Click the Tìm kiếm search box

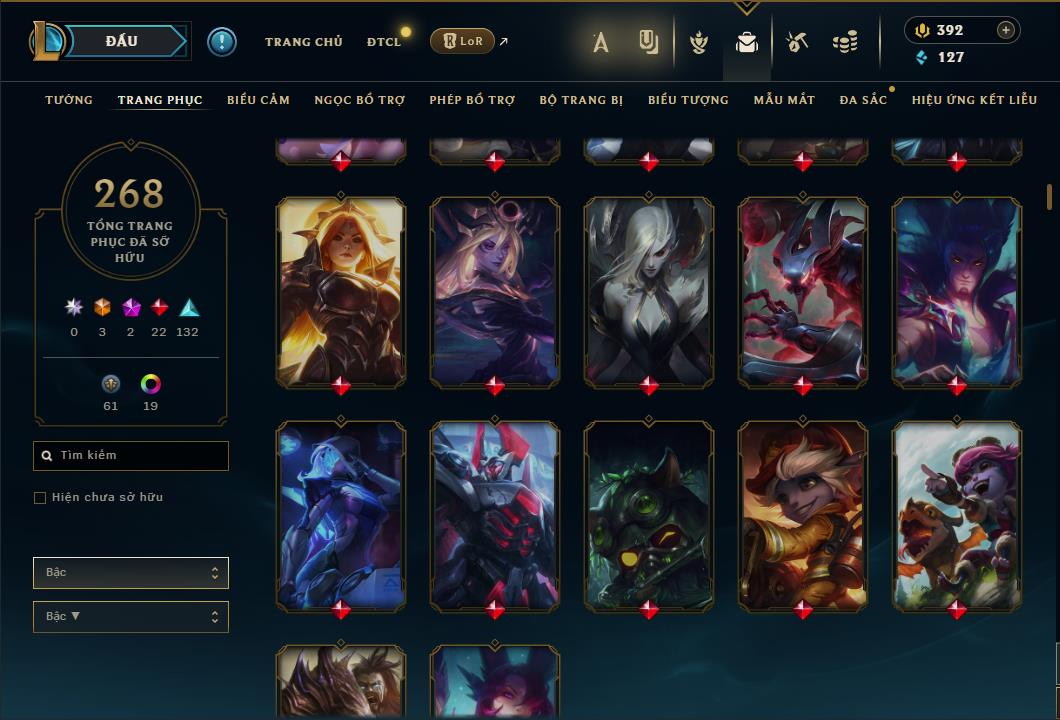pos(131,456)
